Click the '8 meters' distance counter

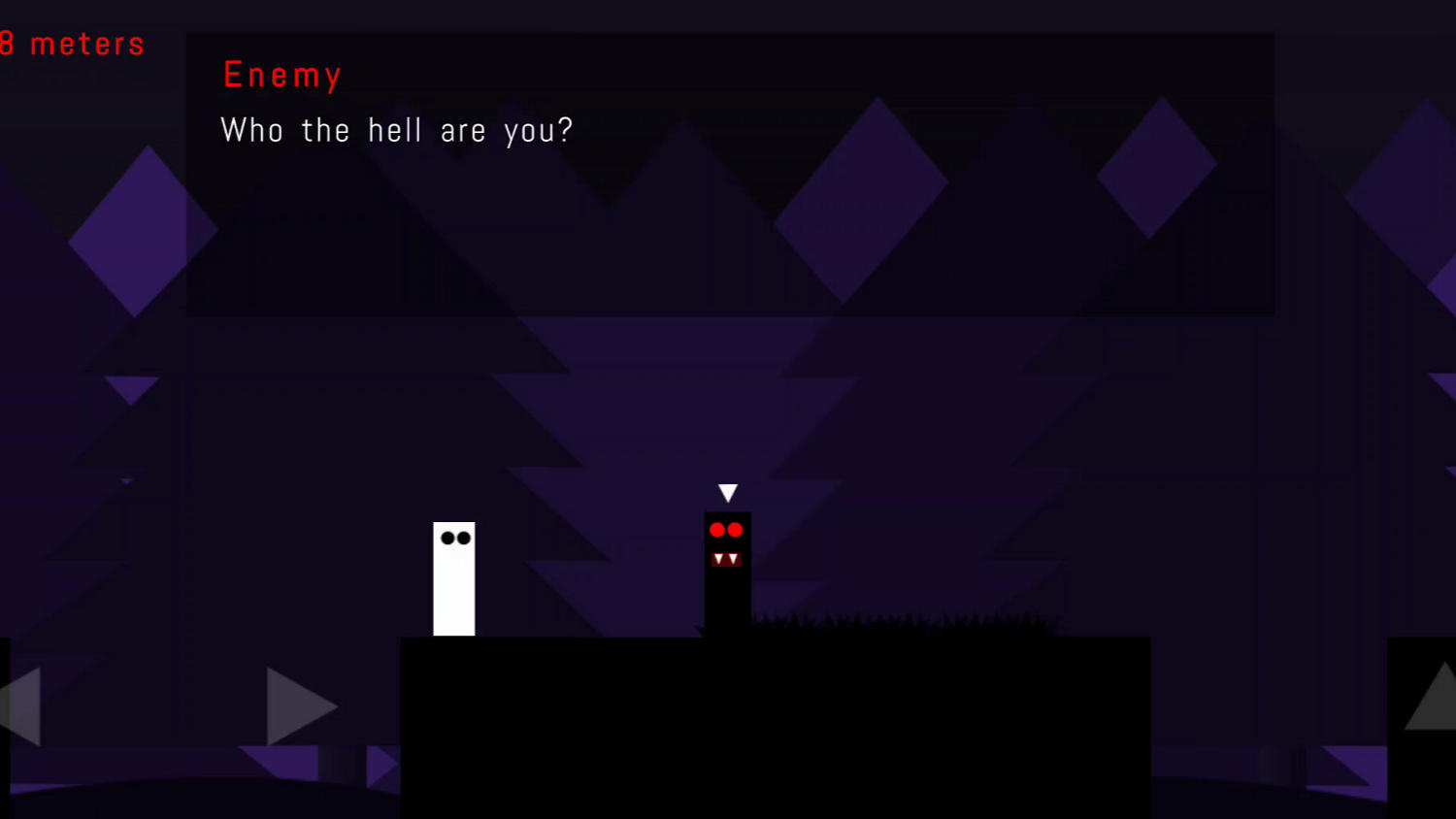[73, 44]
